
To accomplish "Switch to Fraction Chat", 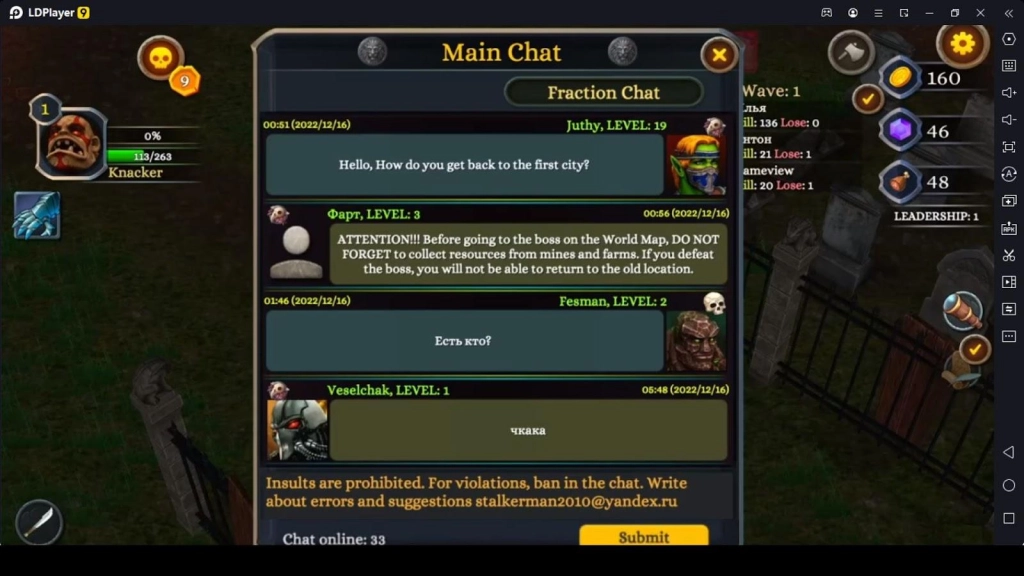I will coord(603,92).
